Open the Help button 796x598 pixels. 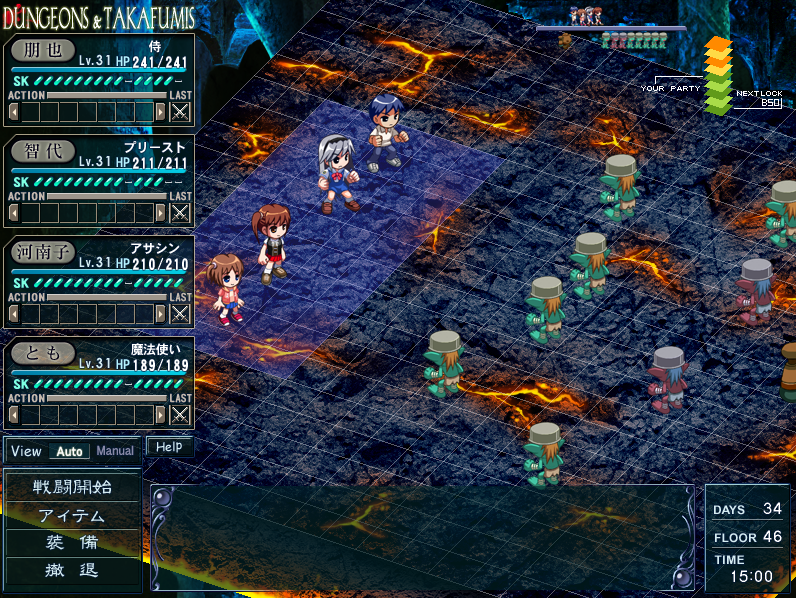(169, 447)
